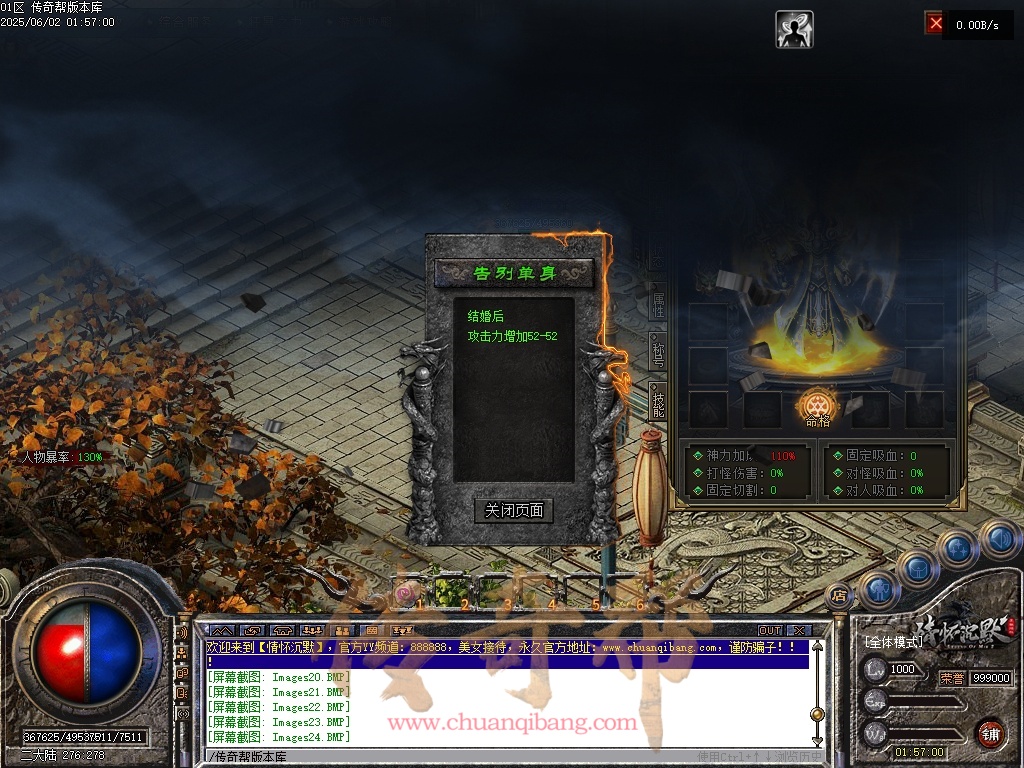Open the red 铺 stall button
Screen dimensions: 1024x768
click(x=990, y=733)
